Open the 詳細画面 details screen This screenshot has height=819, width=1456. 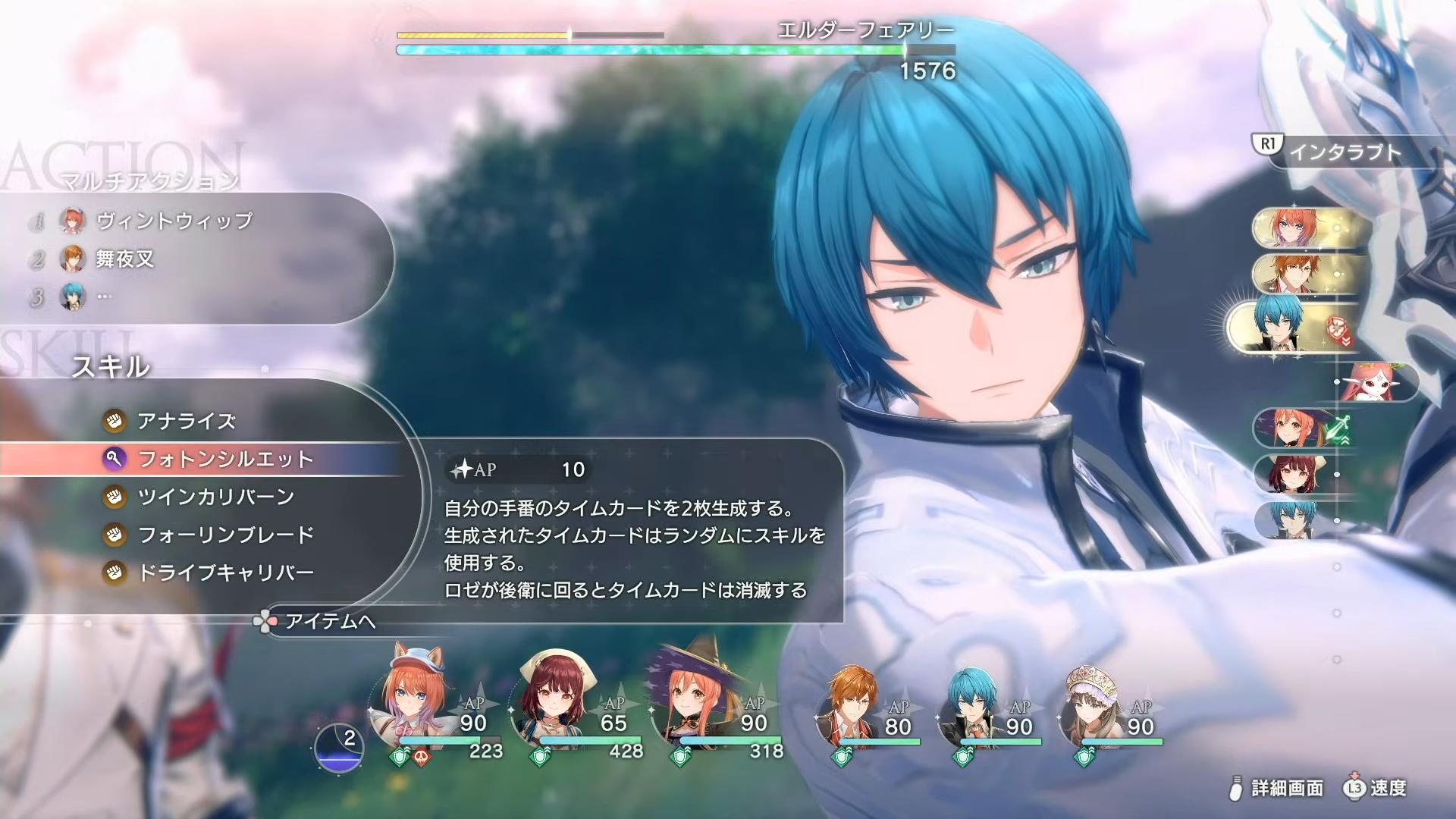click(x=1286, y=789)
